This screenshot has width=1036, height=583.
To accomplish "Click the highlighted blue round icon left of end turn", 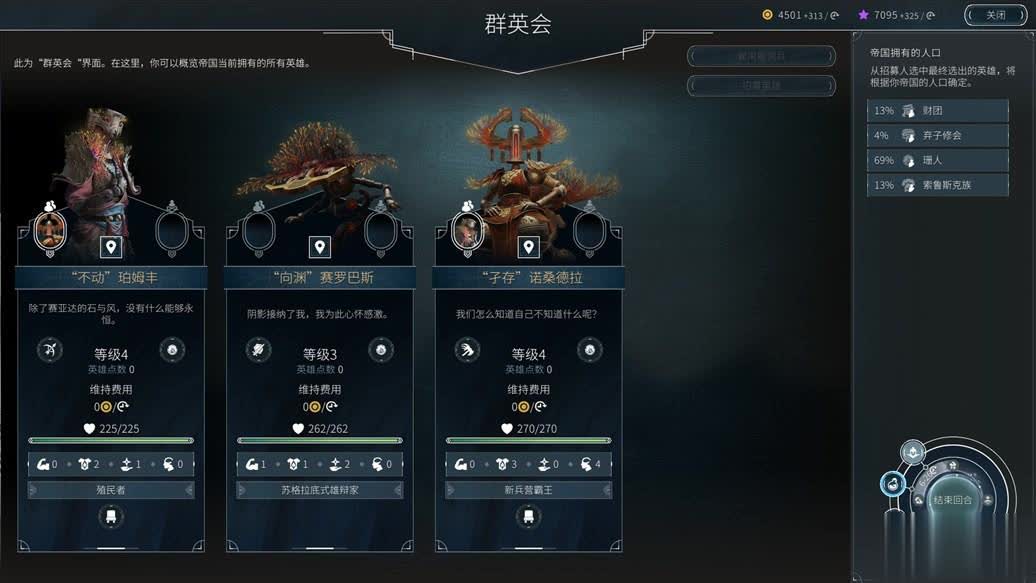I will (892, 484).
